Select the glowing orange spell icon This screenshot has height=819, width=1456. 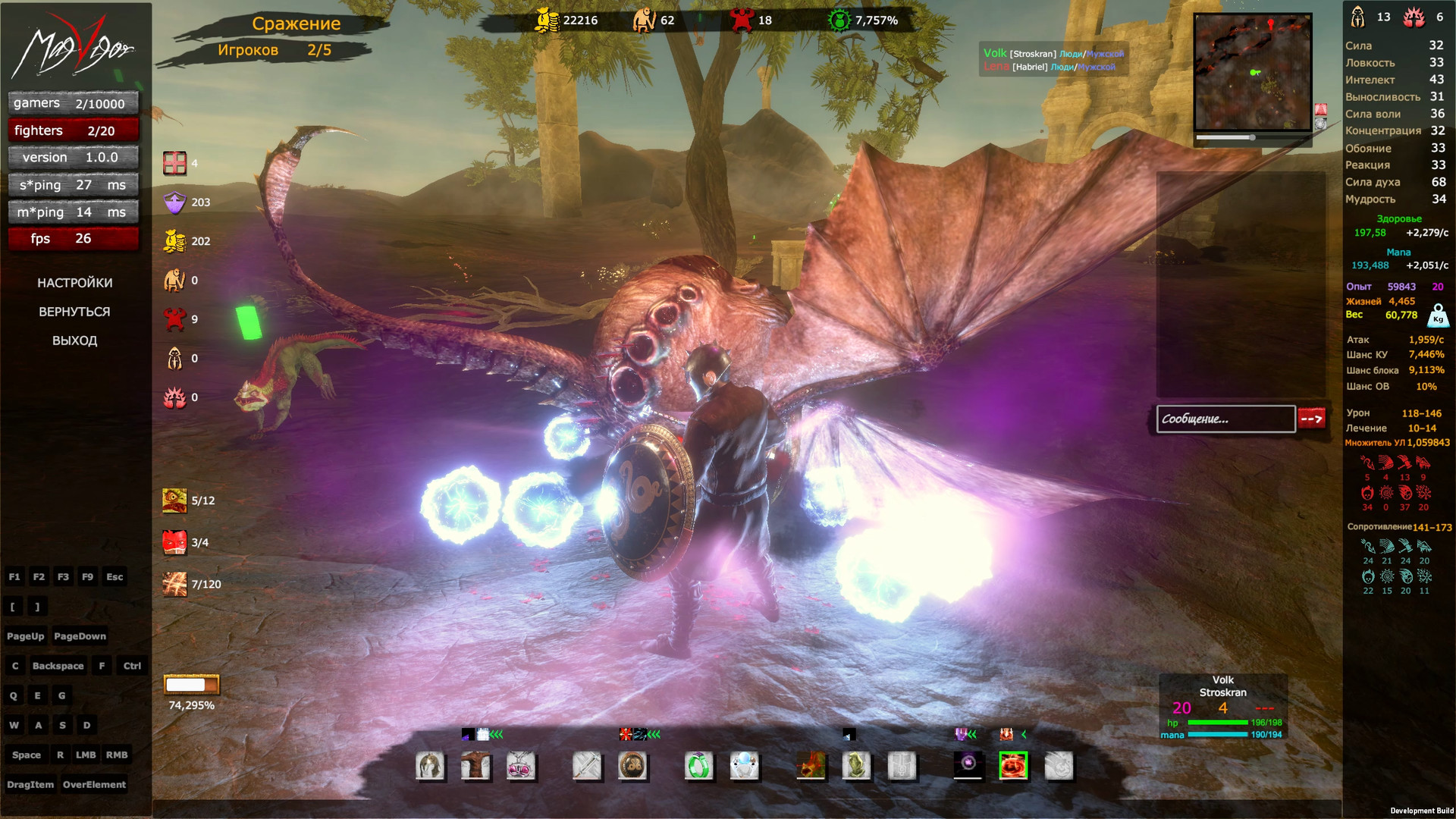click(x=811, y=767)
